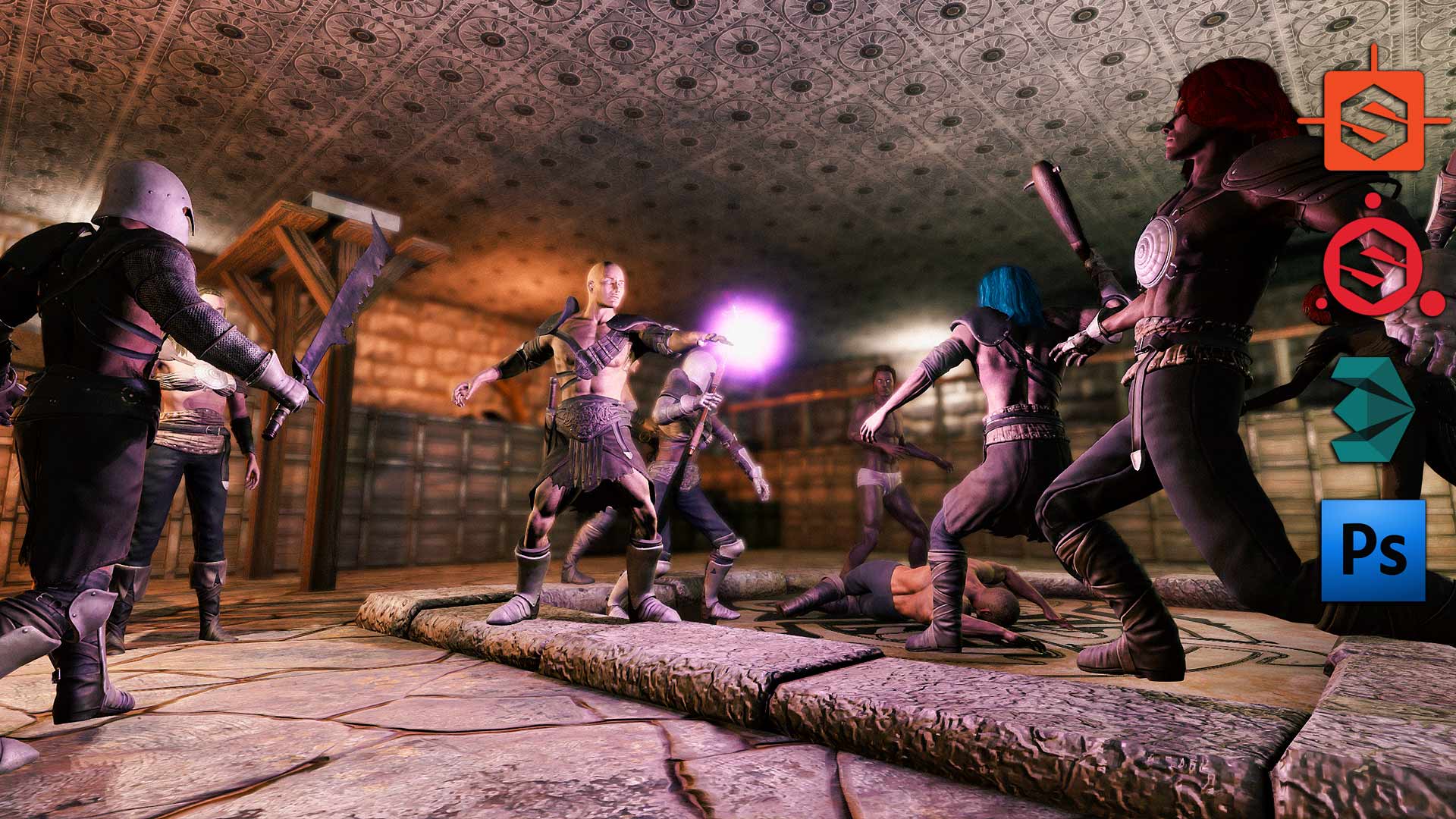Click the Photoshop Ps logo
1456x819 pixels.
[1373, 551]
